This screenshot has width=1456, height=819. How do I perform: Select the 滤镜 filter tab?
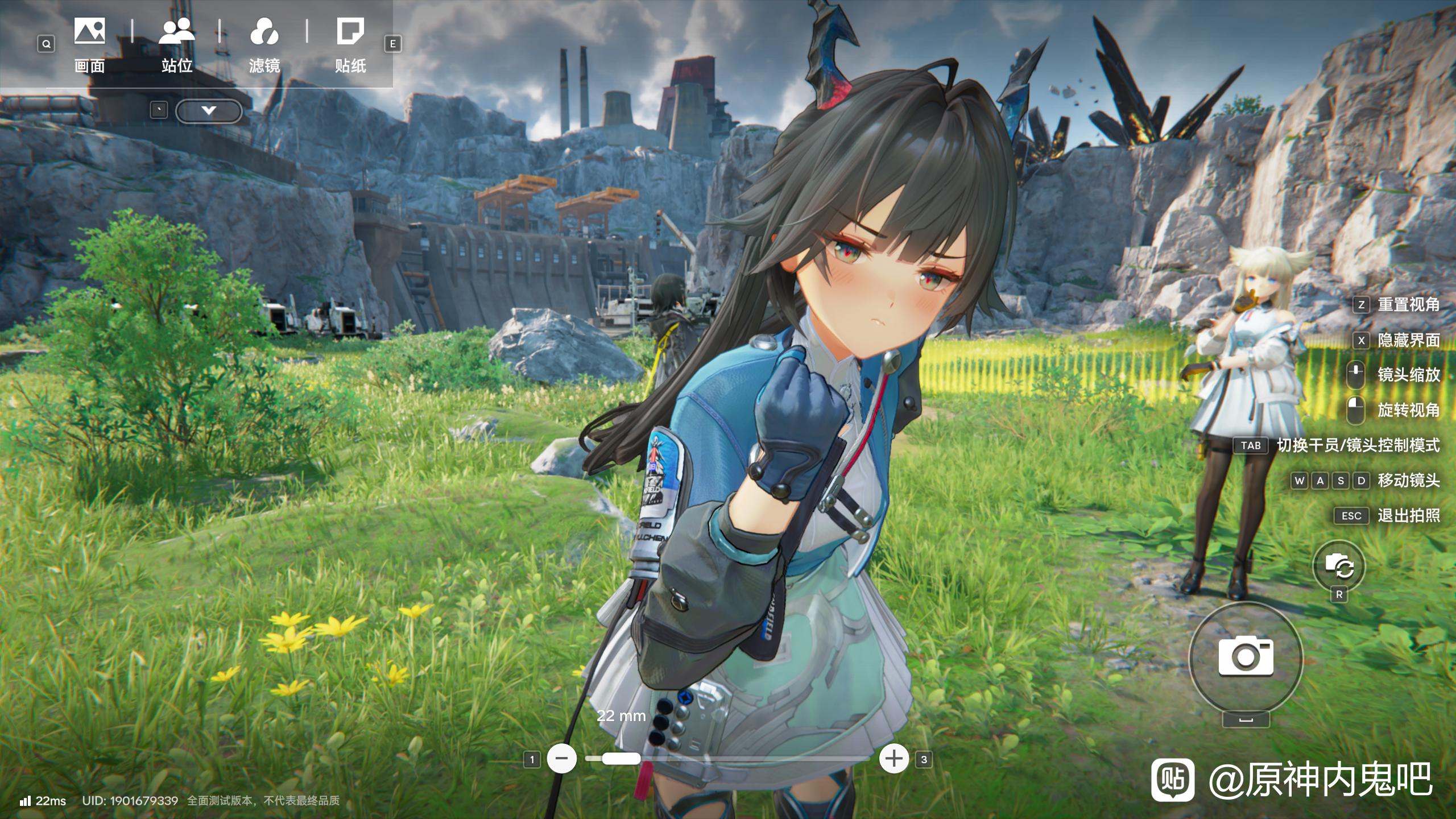[x=264, y=45]
